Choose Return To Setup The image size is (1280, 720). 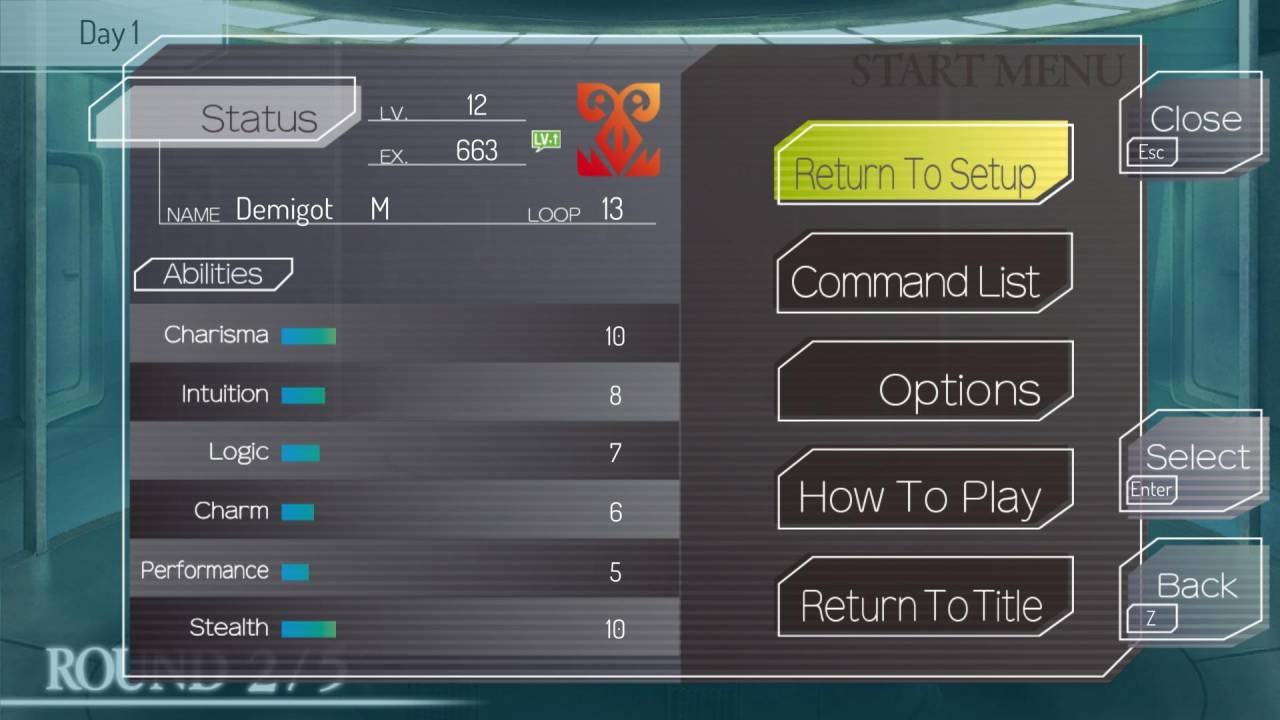tap(923, 166)
